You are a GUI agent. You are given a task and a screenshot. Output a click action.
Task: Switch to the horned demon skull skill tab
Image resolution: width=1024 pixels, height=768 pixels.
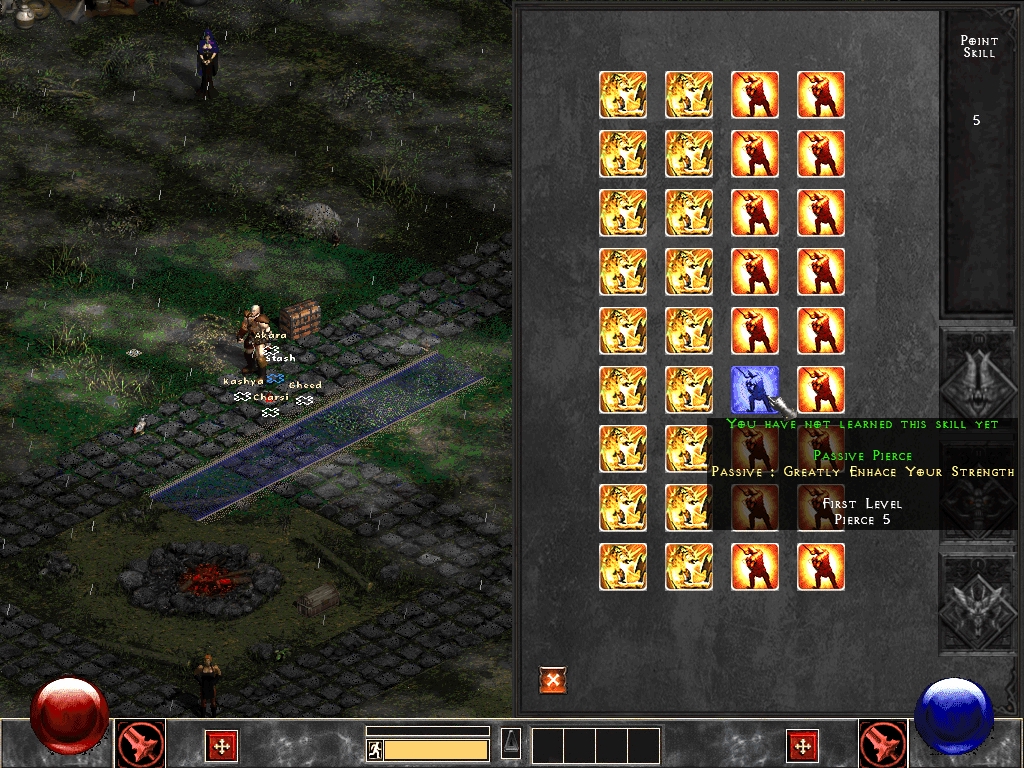977,377
